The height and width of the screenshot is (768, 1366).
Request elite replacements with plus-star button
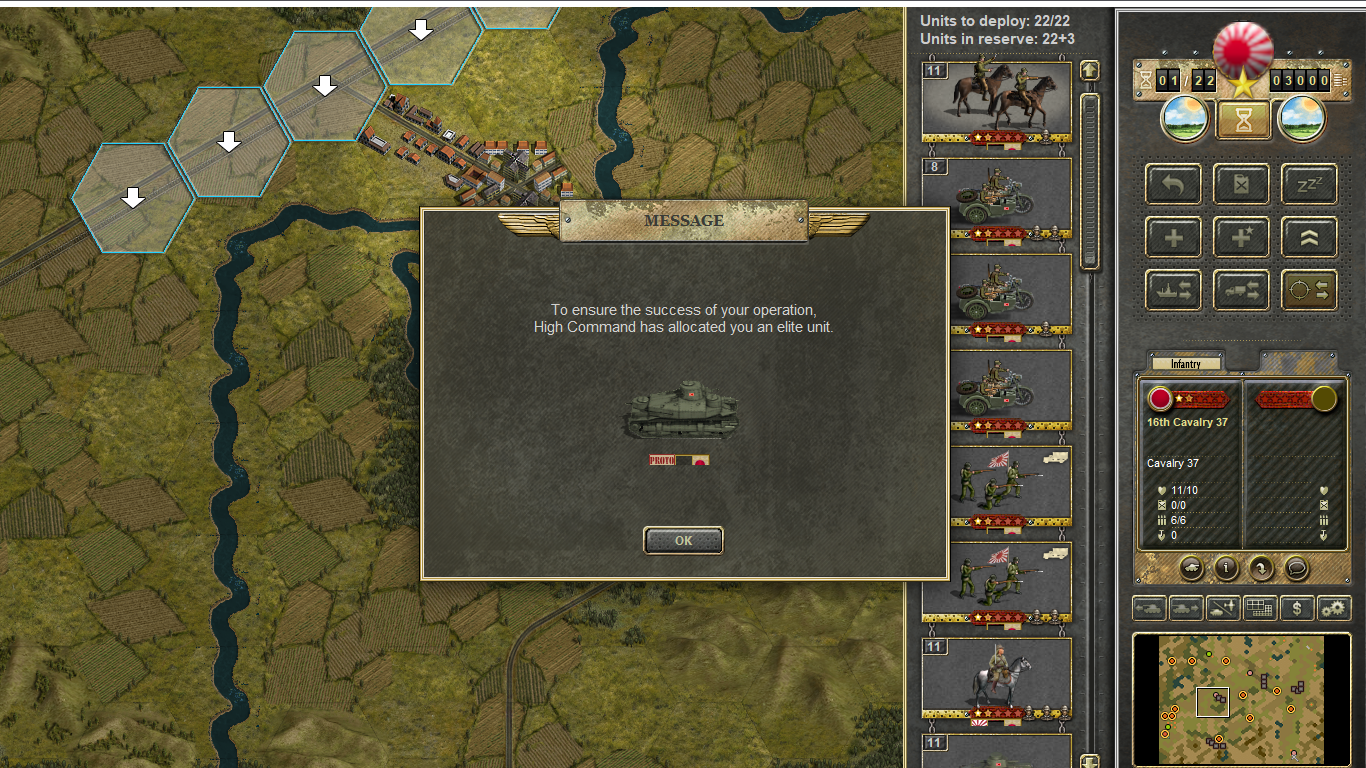(x=1241, y=238)
